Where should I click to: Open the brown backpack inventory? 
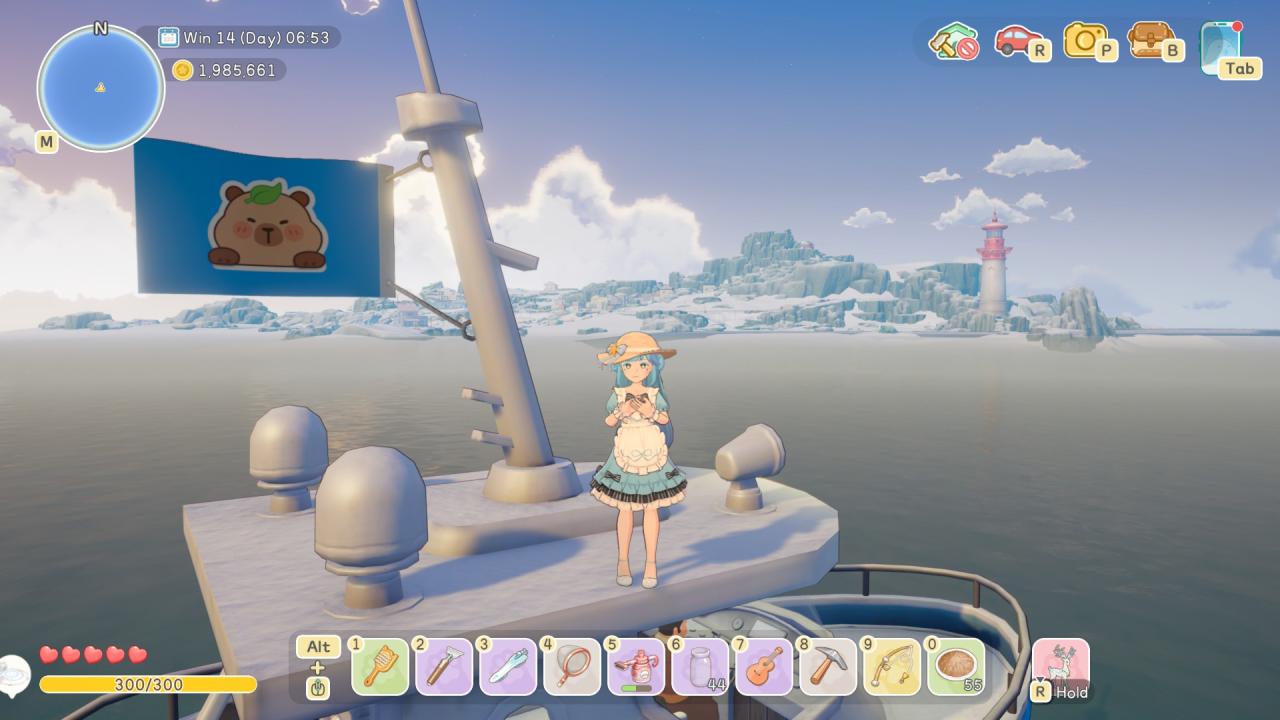(x=1150, y=40)
